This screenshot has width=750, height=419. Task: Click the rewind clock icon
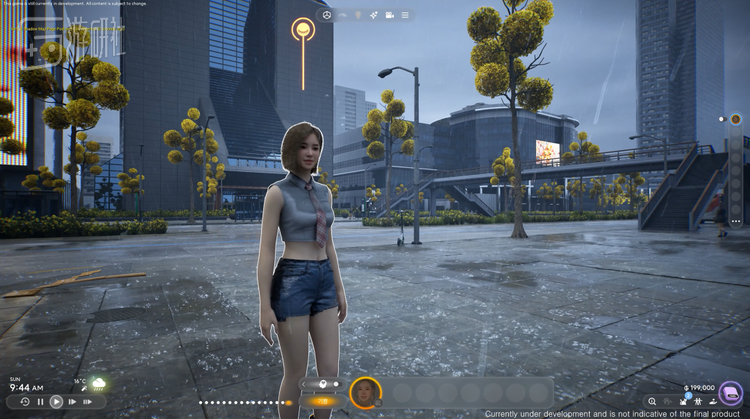click(x=24, y=401)
